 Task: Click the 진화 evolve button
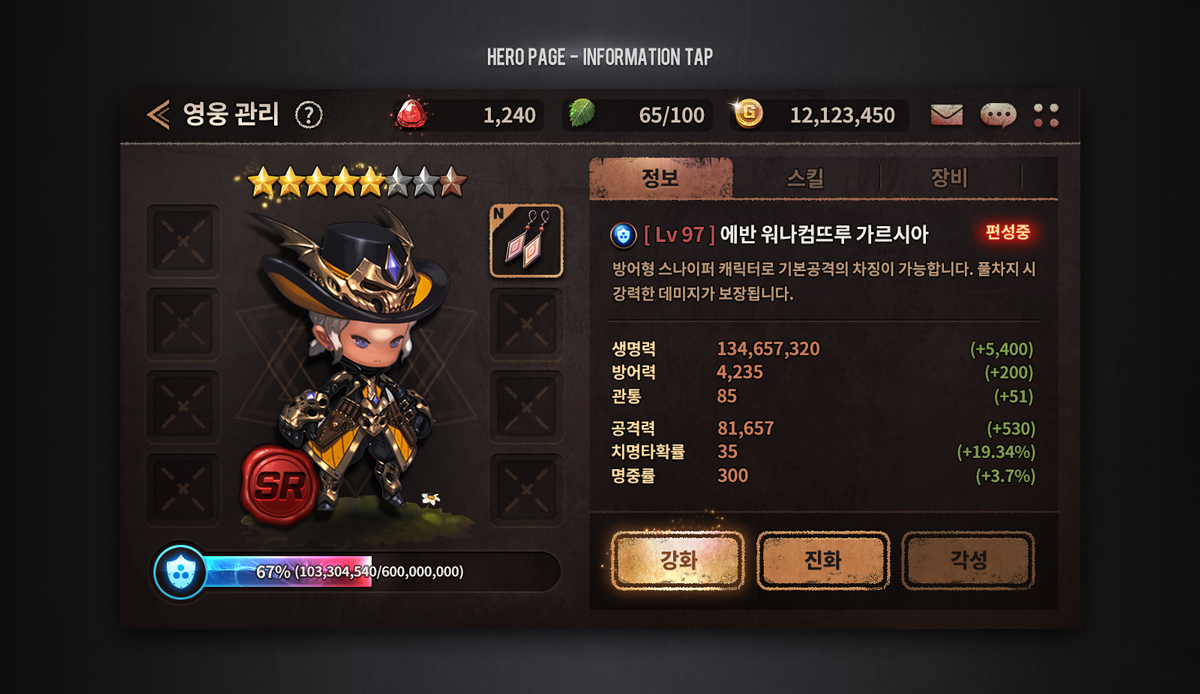[822, 560]
